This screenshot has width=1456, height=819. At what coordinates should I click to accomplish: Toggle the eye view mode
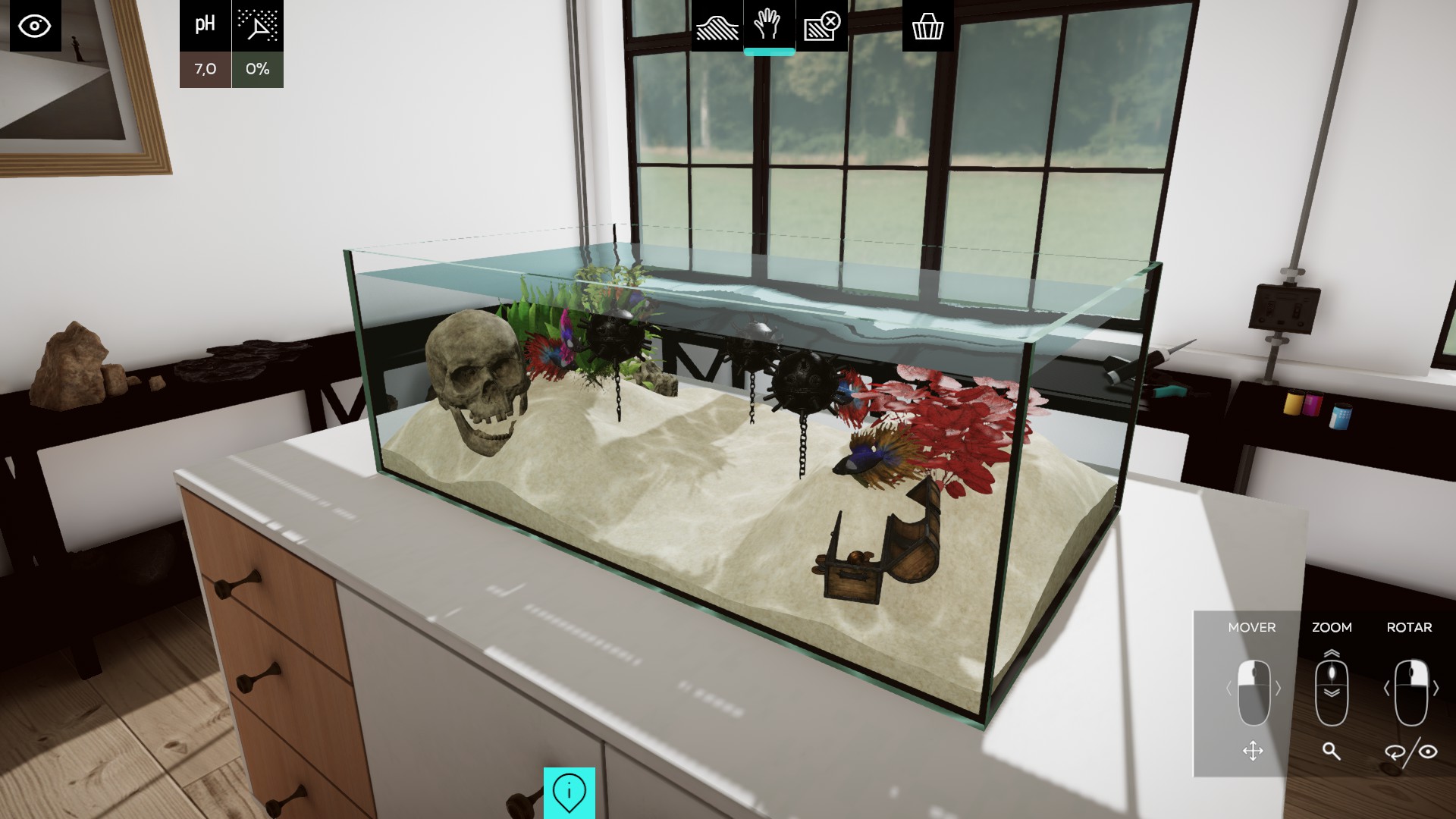pyautogui.click(x=36, y=27)
